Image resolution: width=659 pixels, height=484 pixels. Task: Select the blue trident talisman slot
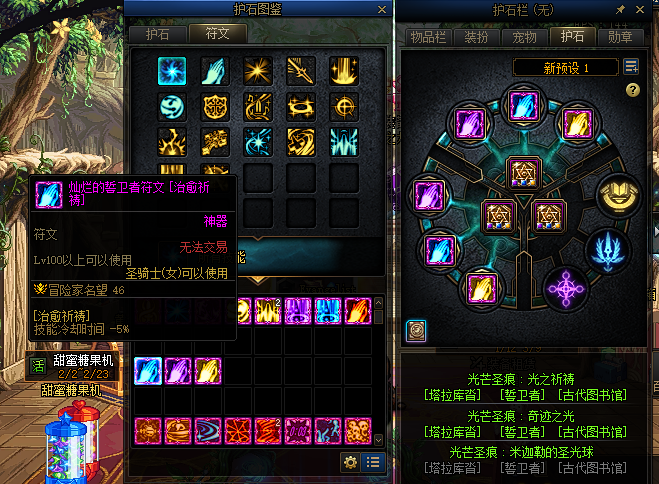click(609, 247)
